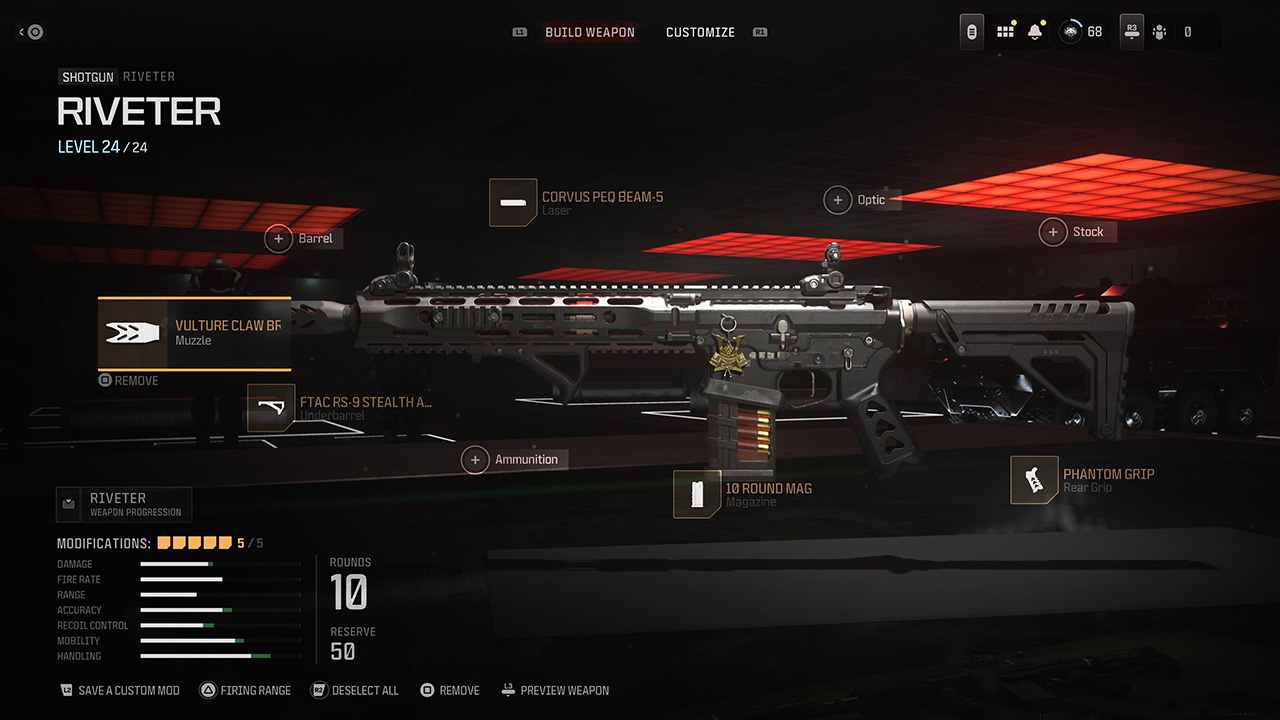Switch to the Build Weapon tab
The image size is (1280, 720).
[589, 32]
